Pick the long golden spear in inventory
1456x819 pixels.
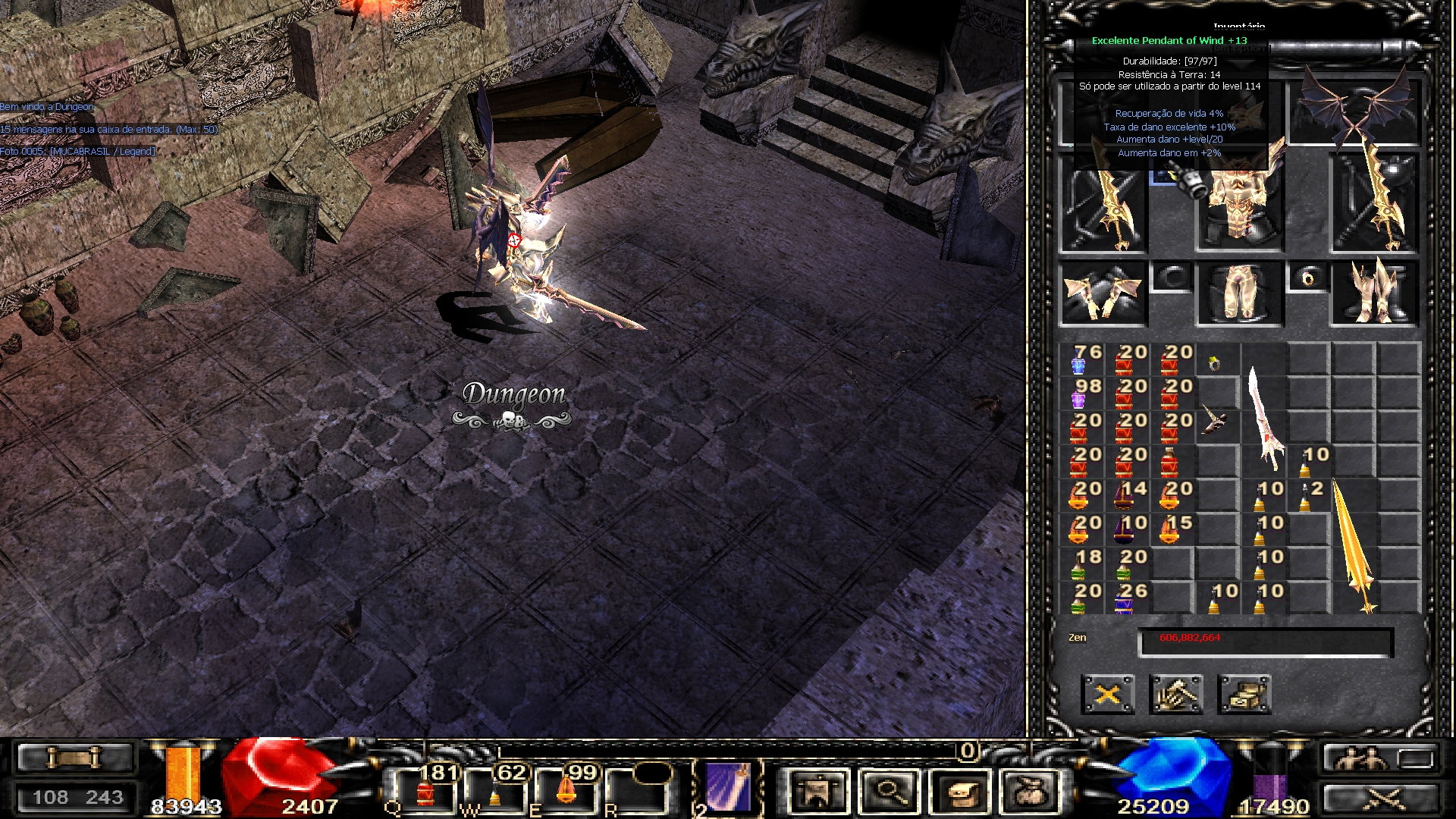click(x=1354, y=546)
